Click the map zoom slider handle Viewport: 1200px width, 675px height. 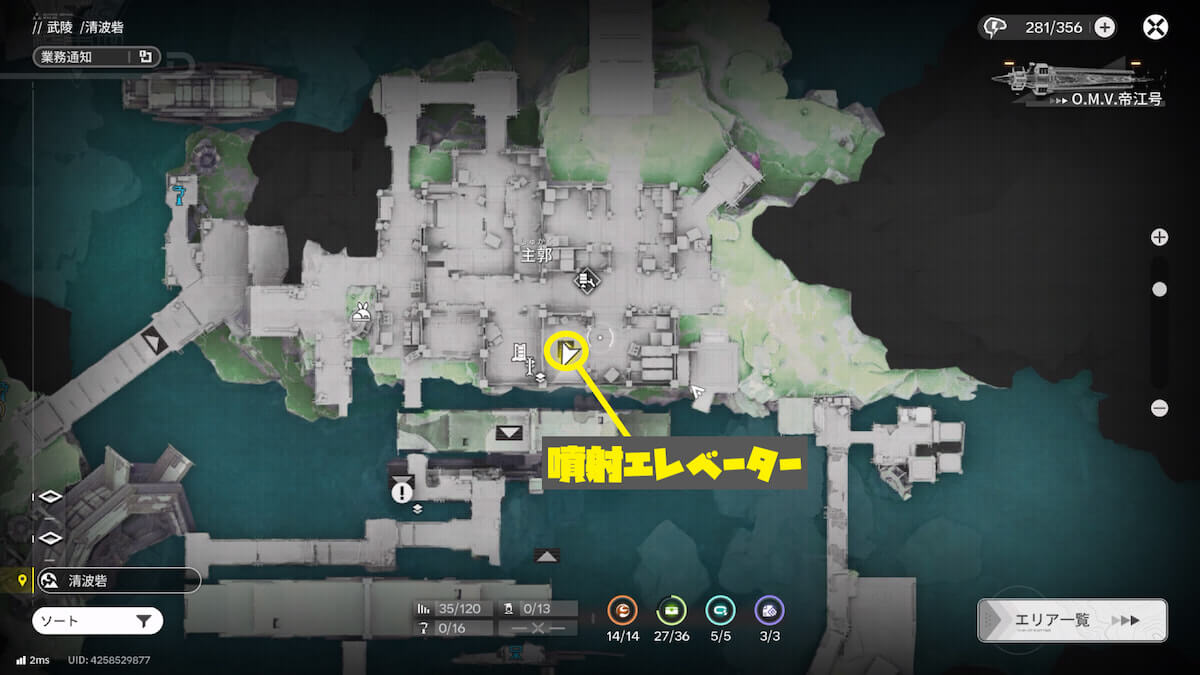[x=1159, y=289]
